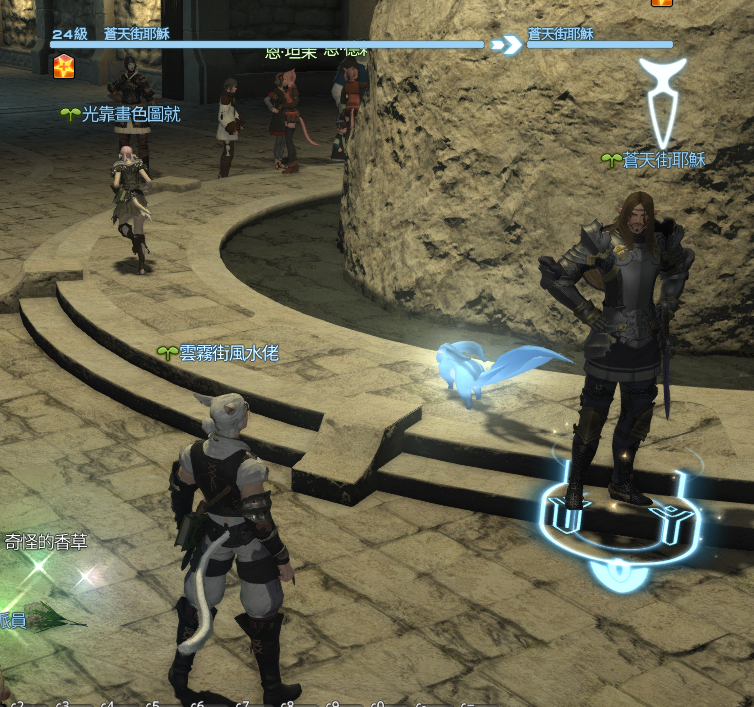Select the target-of-target 蒼天街耶穌 bar

[x=600, y=44]
